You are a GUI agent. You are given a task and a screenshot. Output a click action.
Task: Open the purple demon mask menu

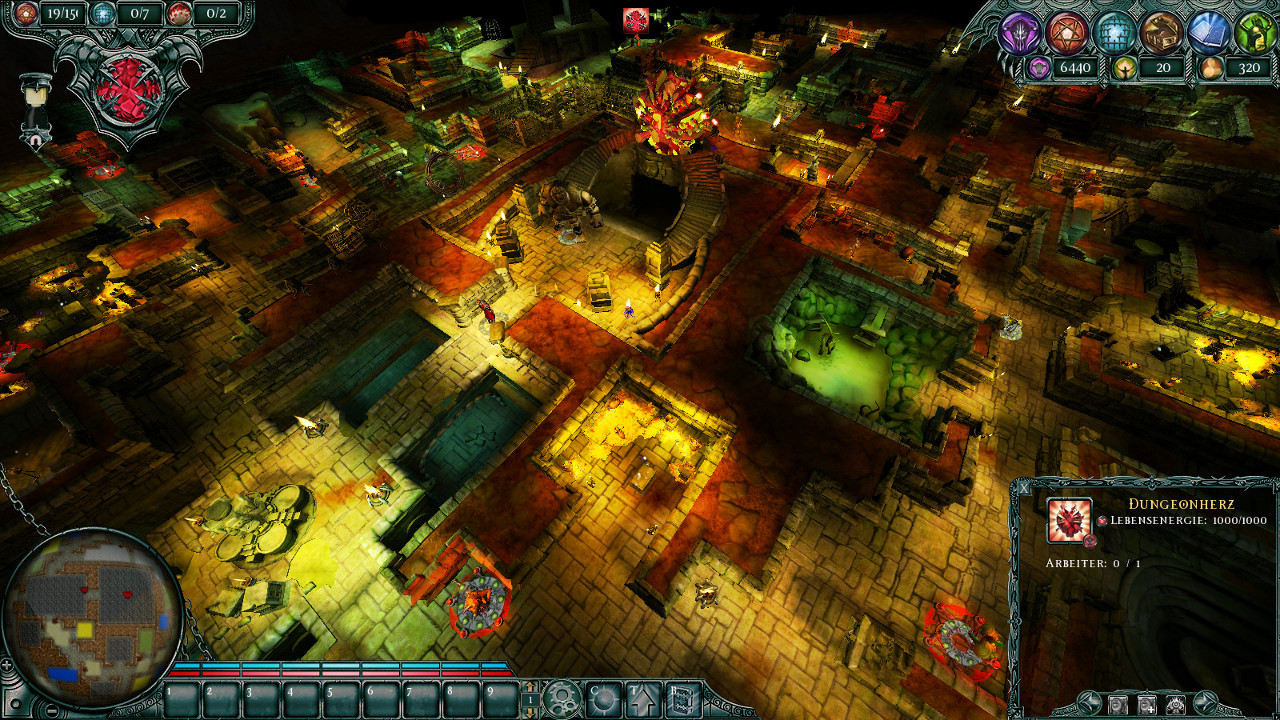tap(1020, 33)
